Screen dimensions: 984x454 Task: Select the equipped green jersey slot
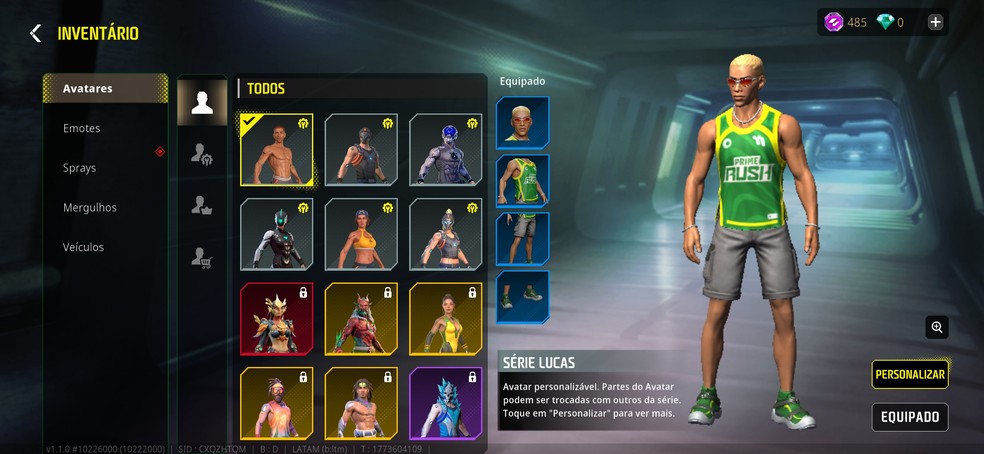point(522,181)
